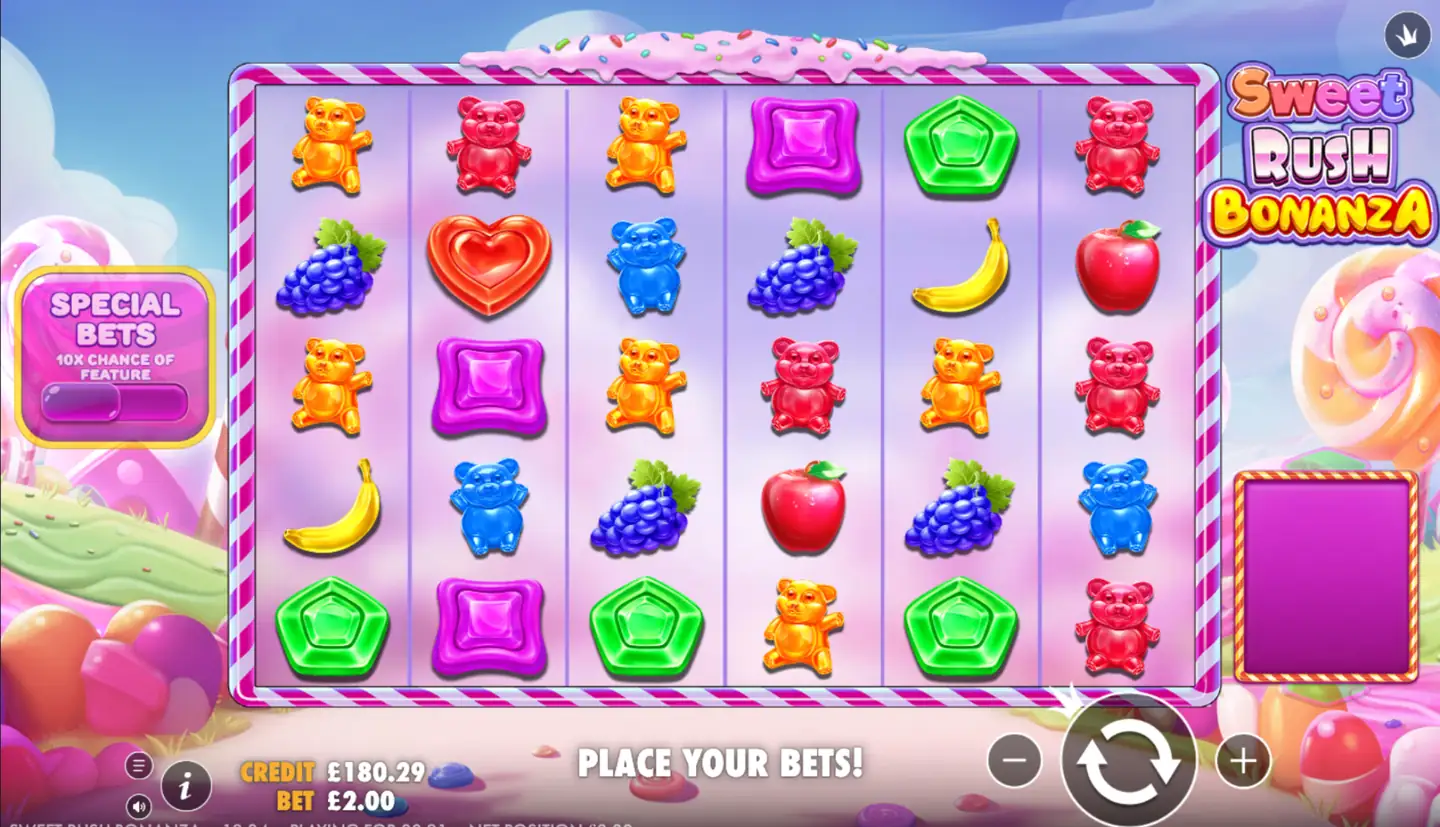Click the PLACE YOUR BETS! message
Image resolution: width=1440 pixels, height=827 pixels.
coord(723,763)
